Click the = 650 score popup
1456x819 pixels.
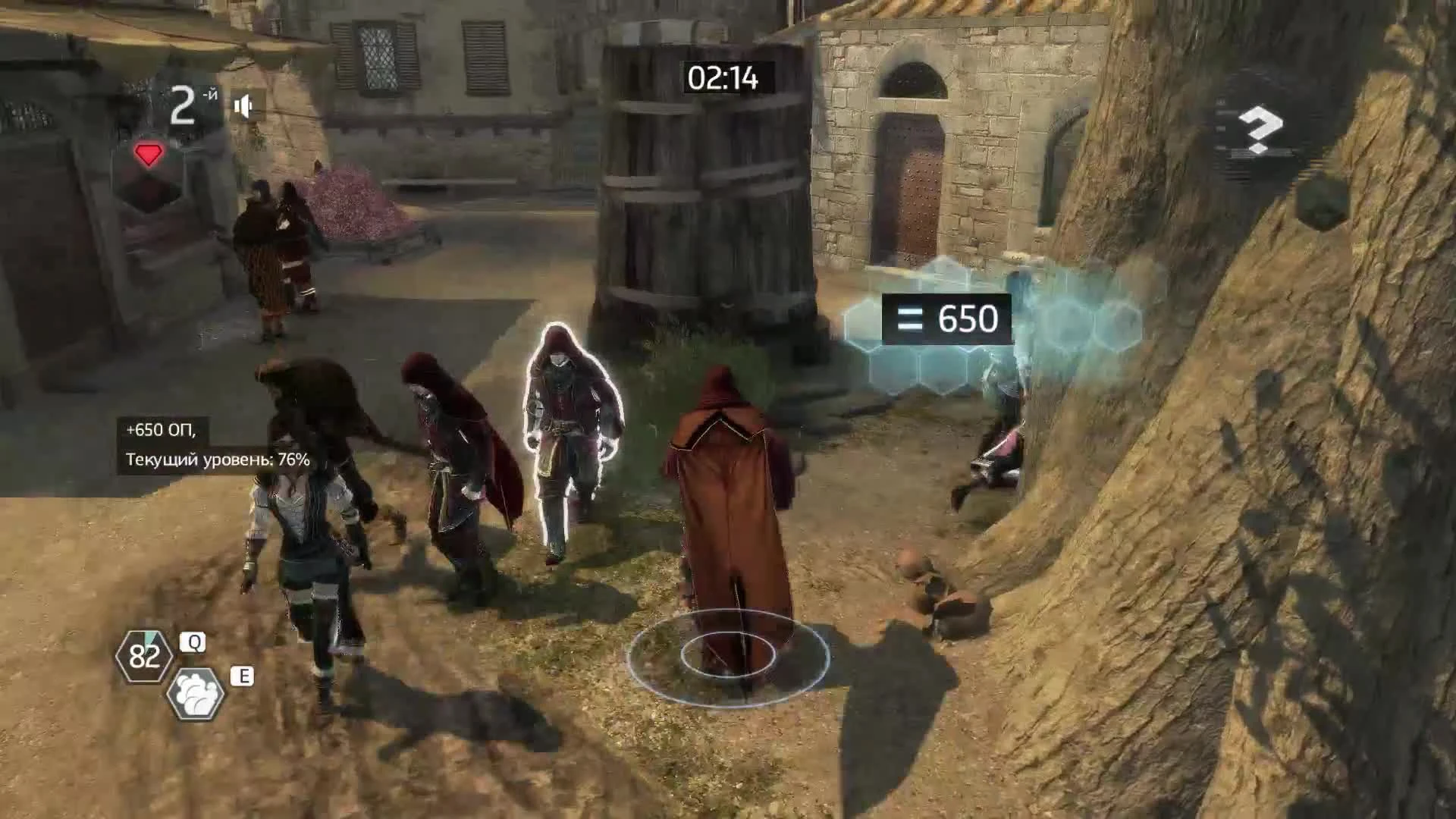[x=947, y=319]
